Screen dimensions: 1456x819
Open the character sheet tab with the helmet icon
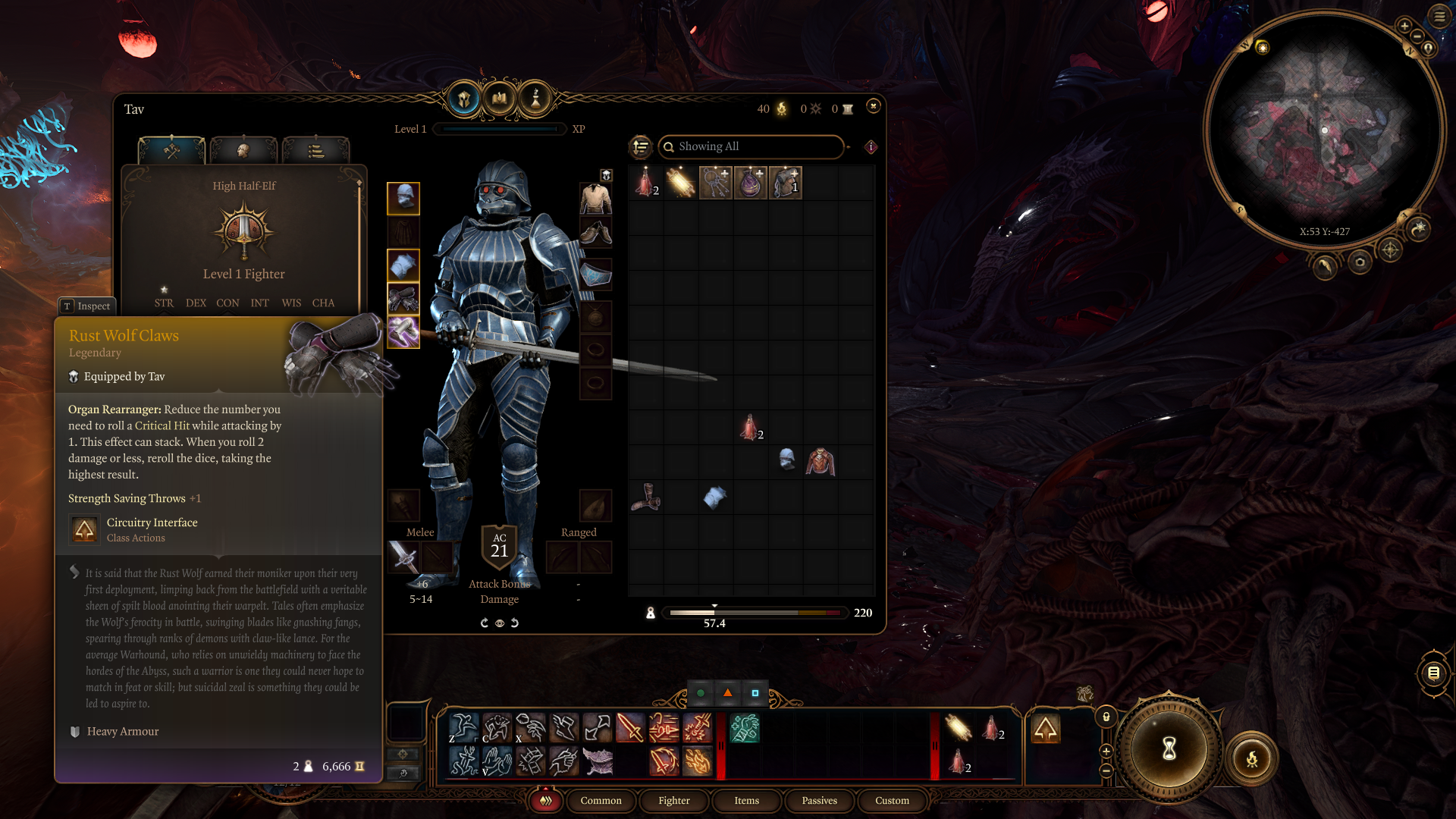[x=464, y=99]
